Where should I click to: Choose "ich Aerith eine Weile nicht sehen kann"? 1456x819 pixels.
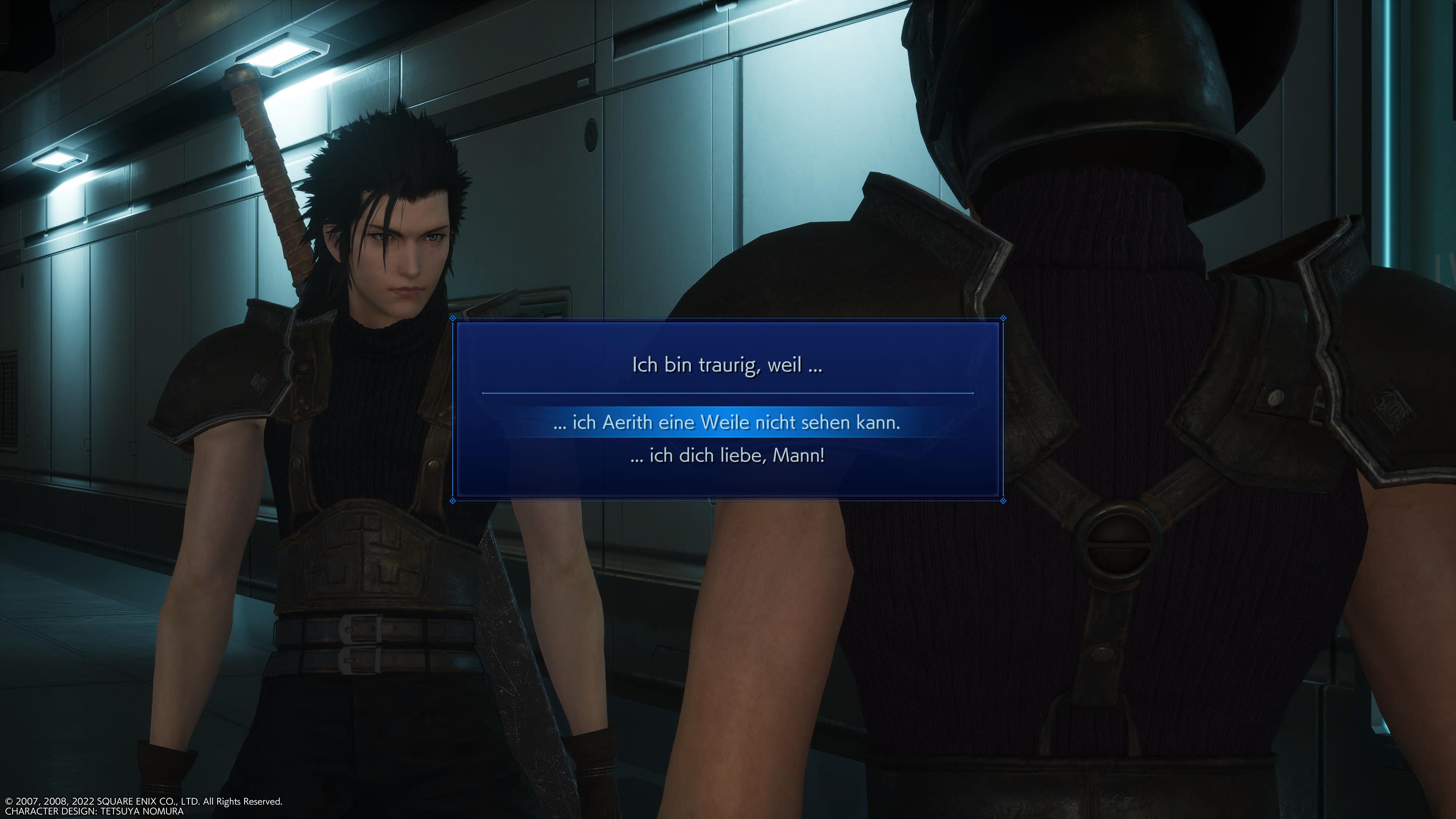(727, 422)
